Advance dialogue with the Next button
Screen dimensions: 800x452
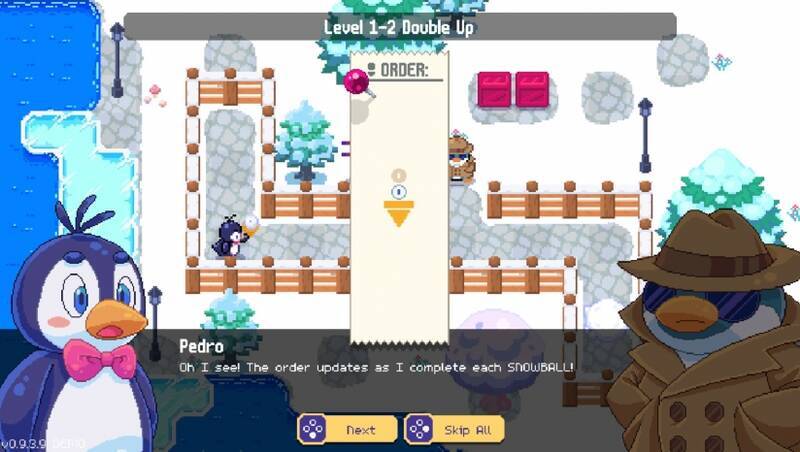[x=348, y=430]
